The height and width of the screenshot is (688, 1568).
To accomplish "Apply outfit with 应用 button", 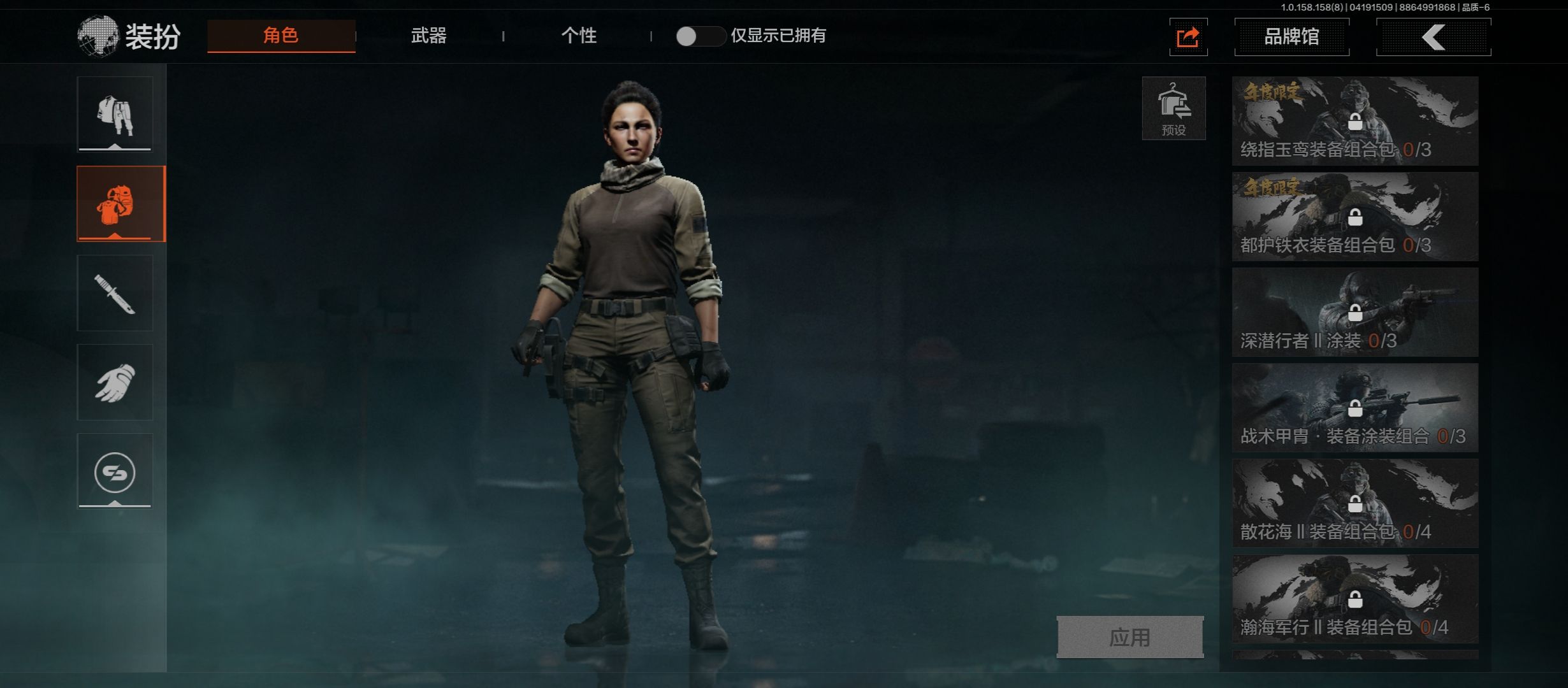I will pos(1129,636).
